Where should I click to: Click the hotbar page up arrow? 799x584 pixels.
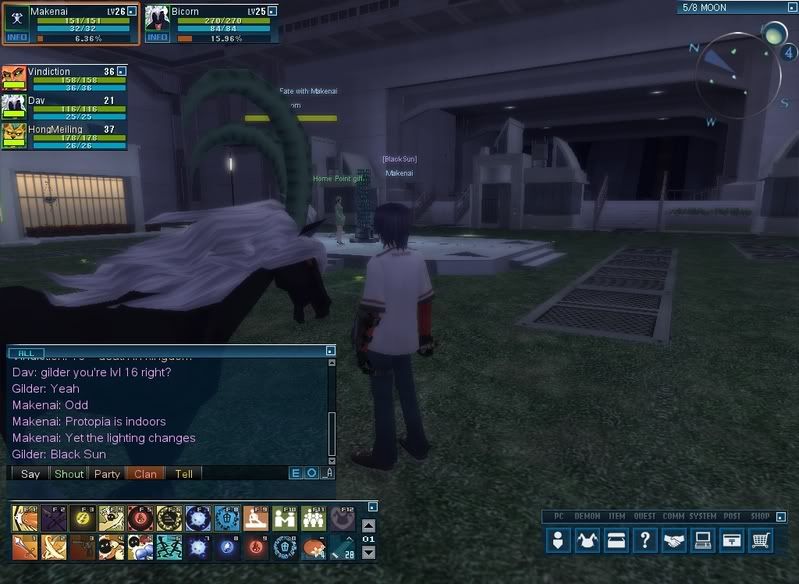(x=368, y=526)
